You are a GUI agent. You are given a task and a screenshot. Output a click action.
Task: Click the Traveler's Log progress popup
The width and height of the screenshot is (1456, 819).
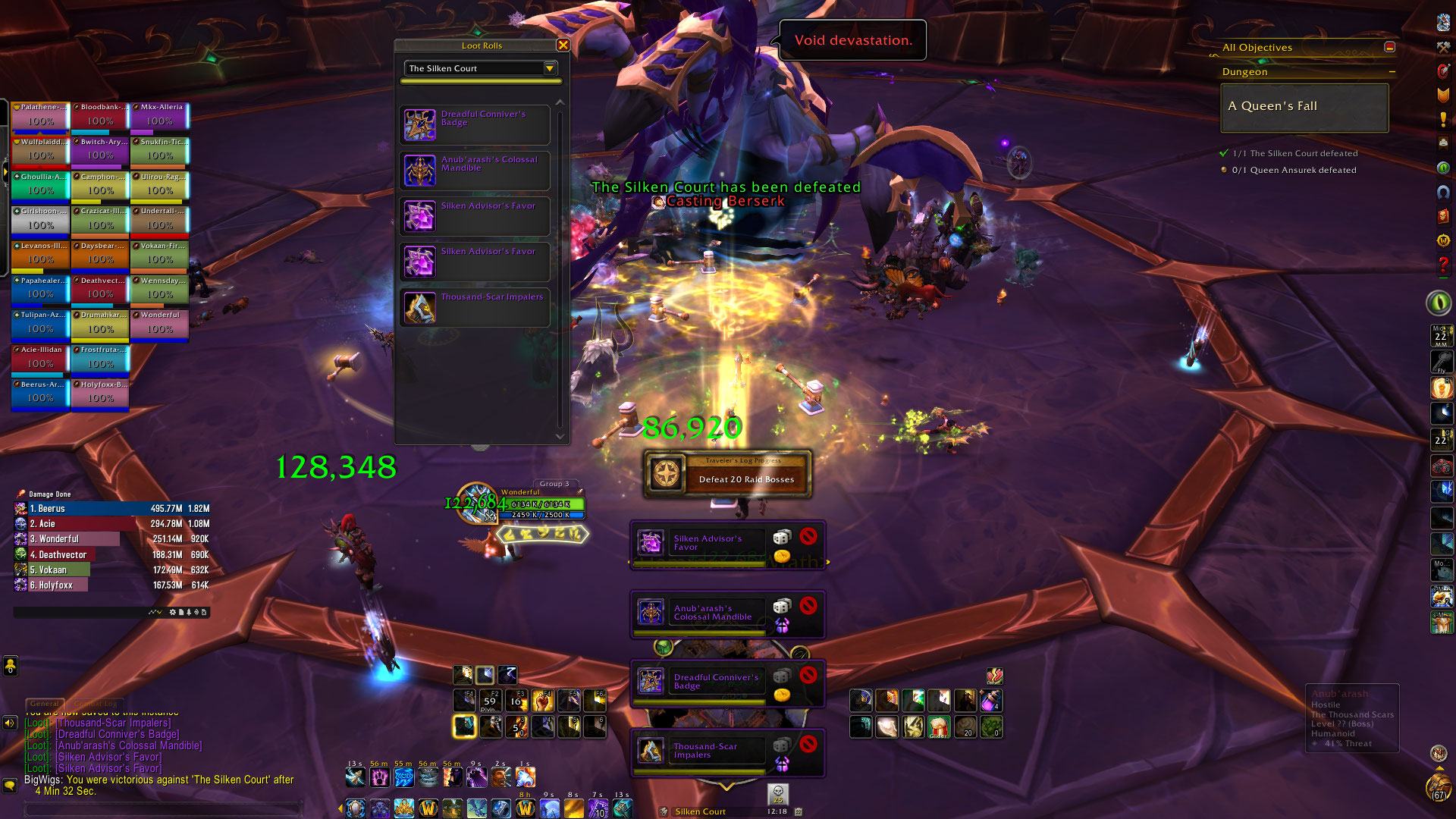(727, 475)
